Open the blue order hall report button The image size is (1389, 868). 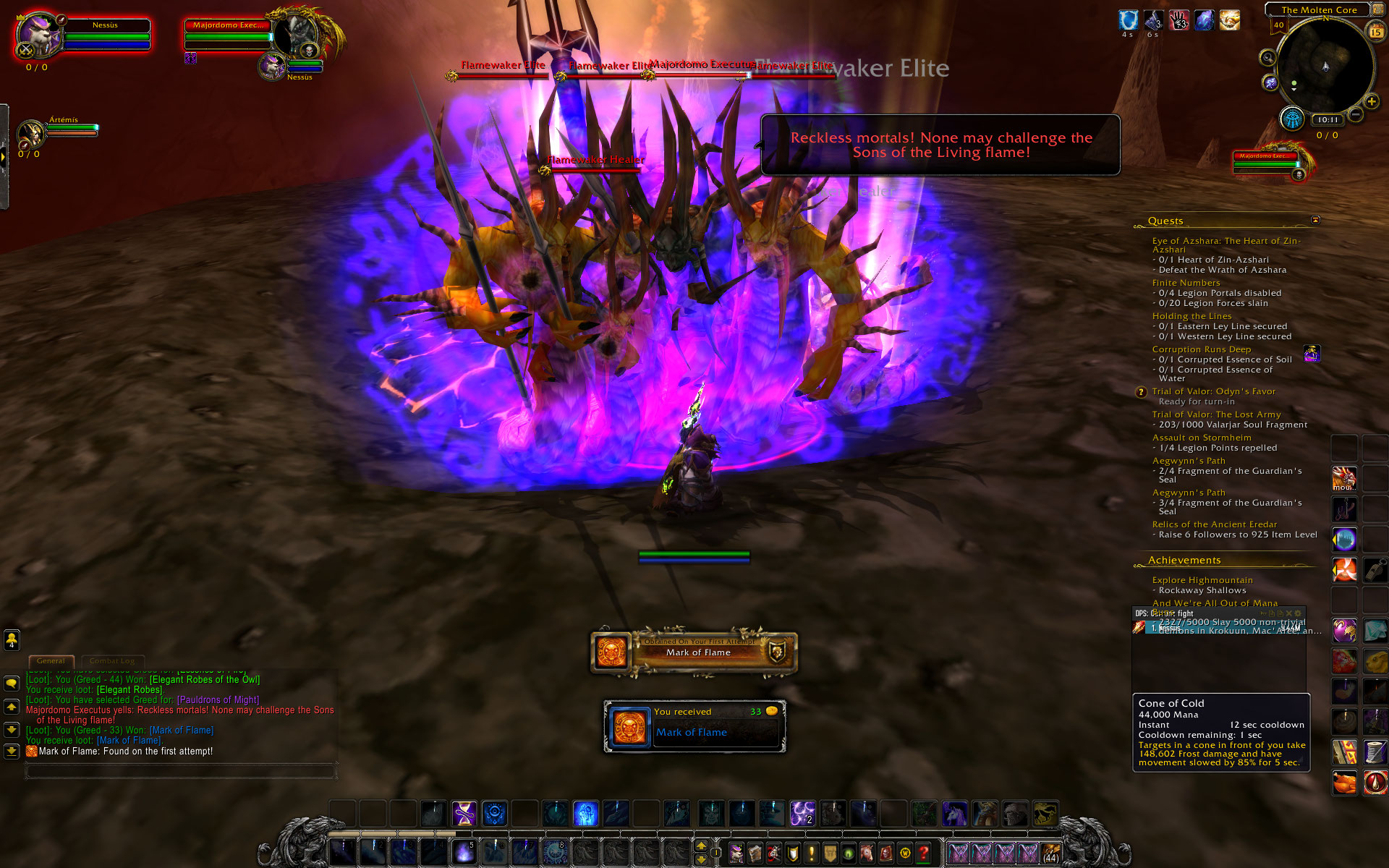[1292, 119]
